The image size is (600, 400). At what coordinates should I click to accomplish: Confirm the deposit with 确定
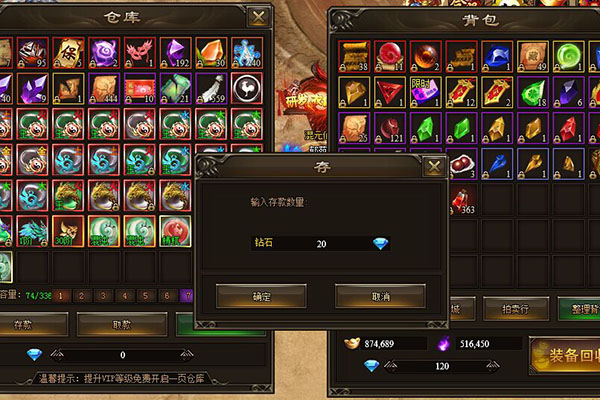pyautogui.click(x=261, y=297)
